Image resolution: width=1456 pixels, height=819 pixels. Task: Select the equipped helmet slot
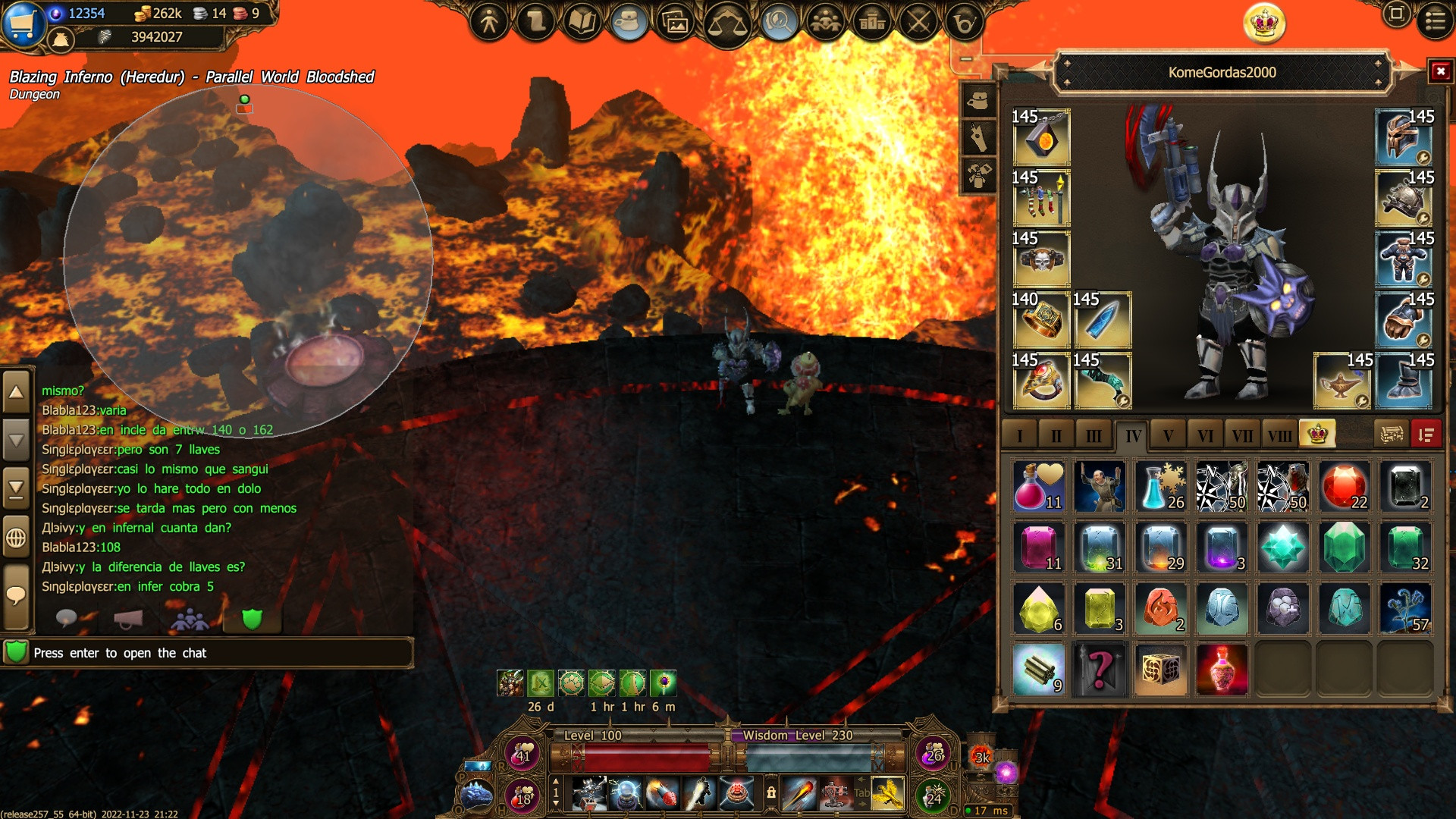click(1404, 137)
